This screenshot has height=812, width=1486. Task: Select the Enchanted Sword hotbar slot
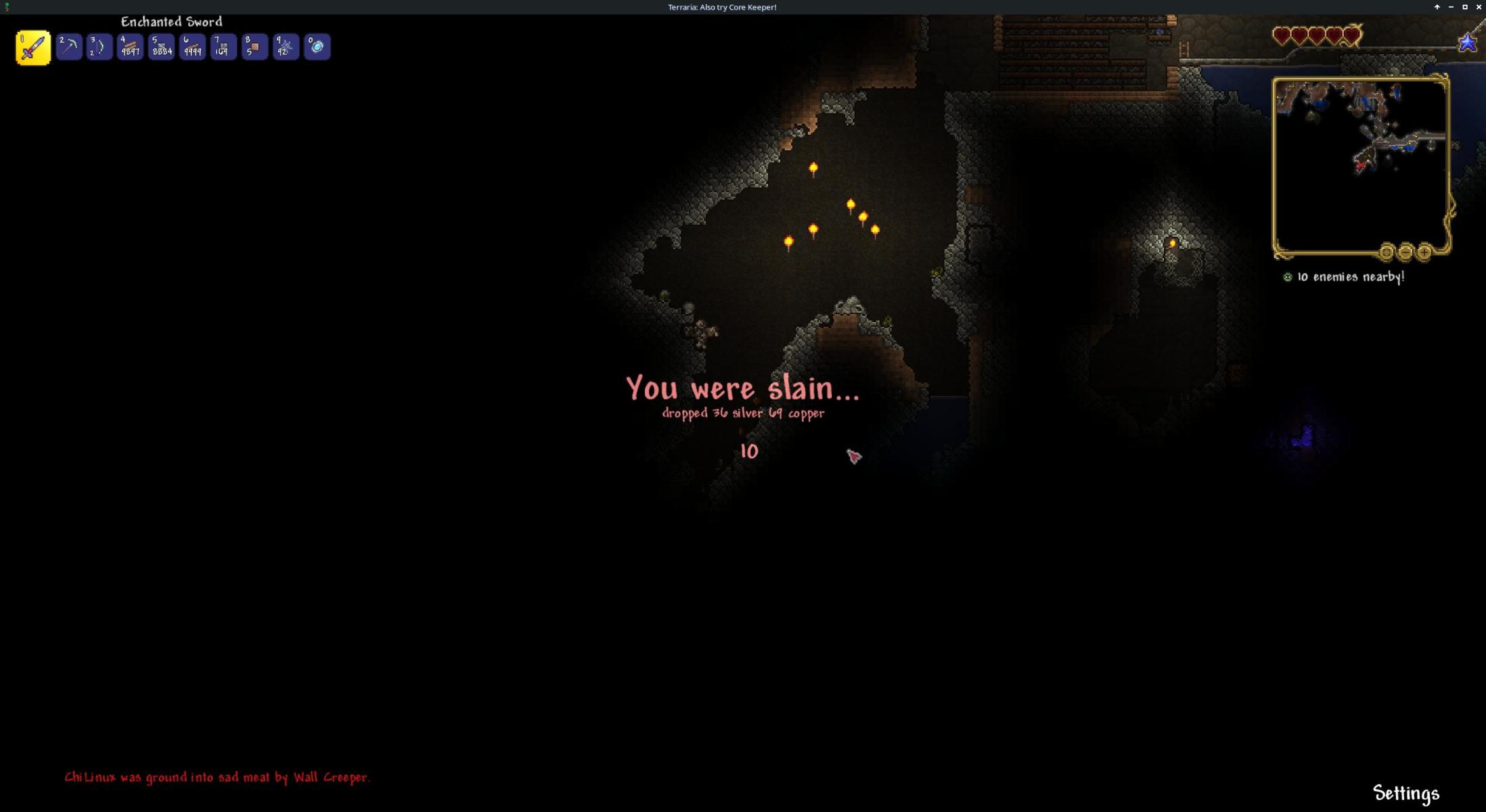(33, 47)
